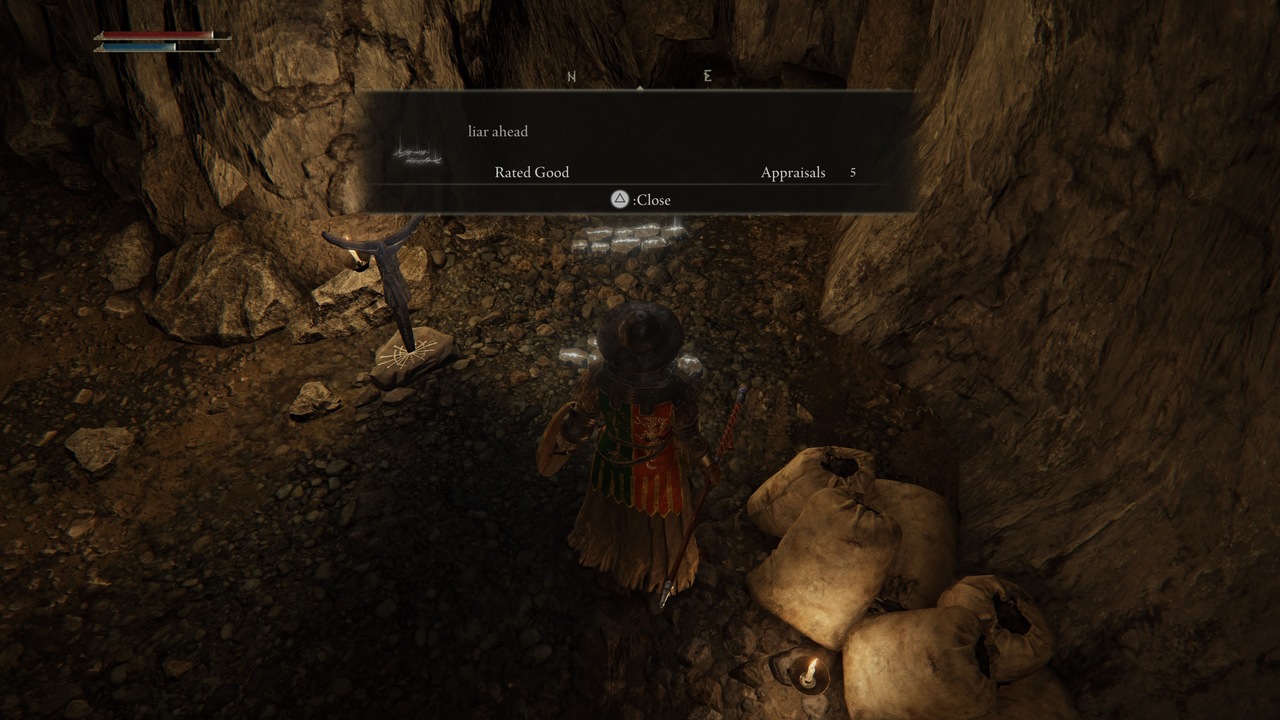This screenshot has height=720, width=1280.
Task: Click the 'Rated Good' rating label
Action: (x=531, y=172)
